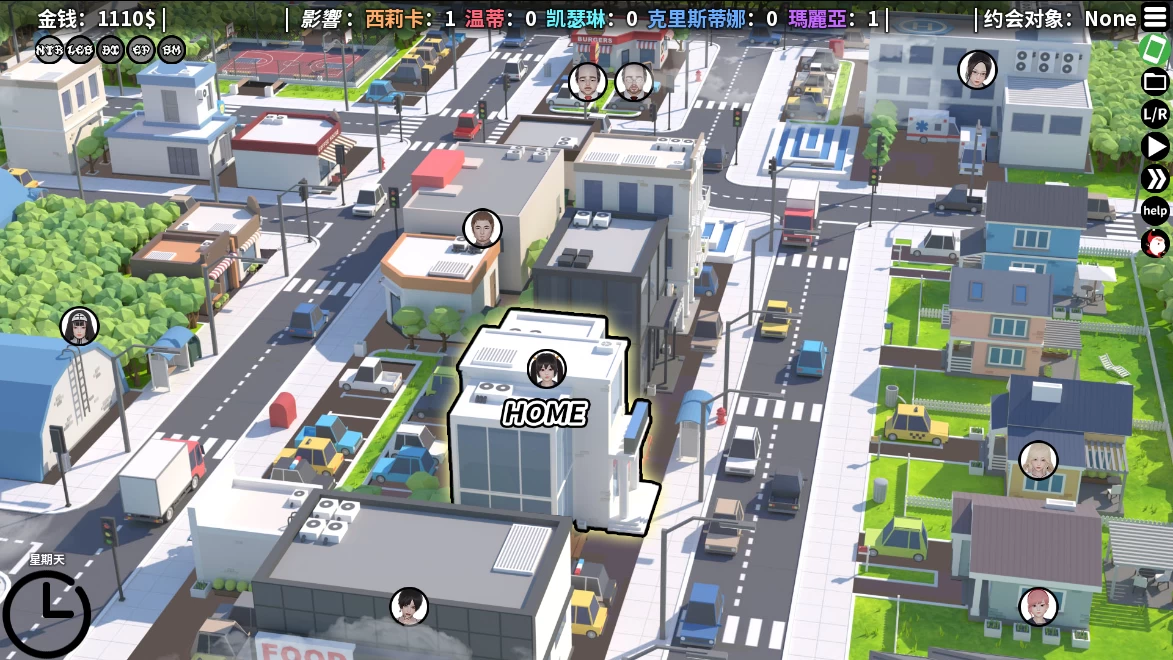Visit the portrait marker on the FOOD store

click(409, 606)
